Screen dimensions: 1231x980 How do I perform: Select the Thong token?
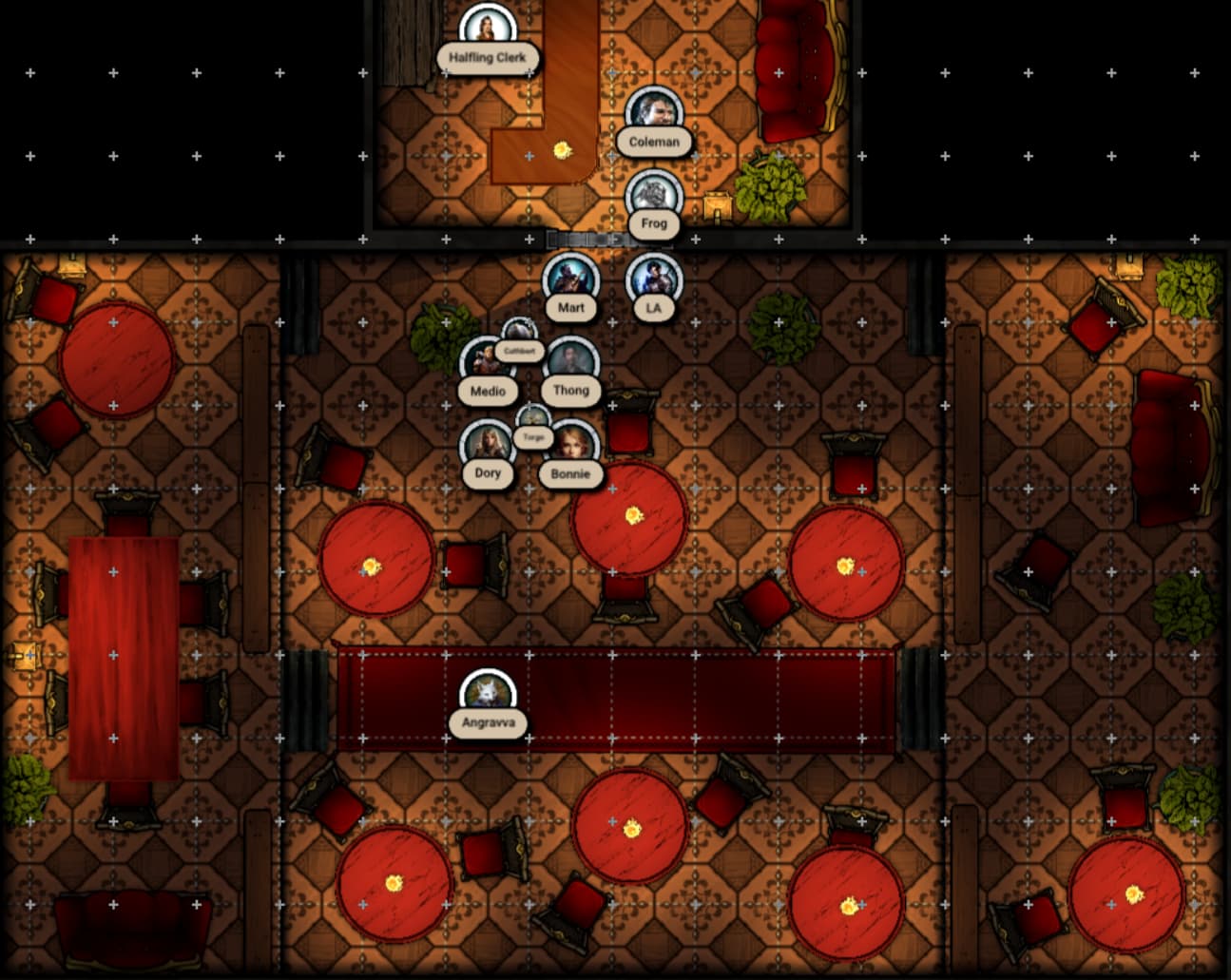[x=571, y=361]
